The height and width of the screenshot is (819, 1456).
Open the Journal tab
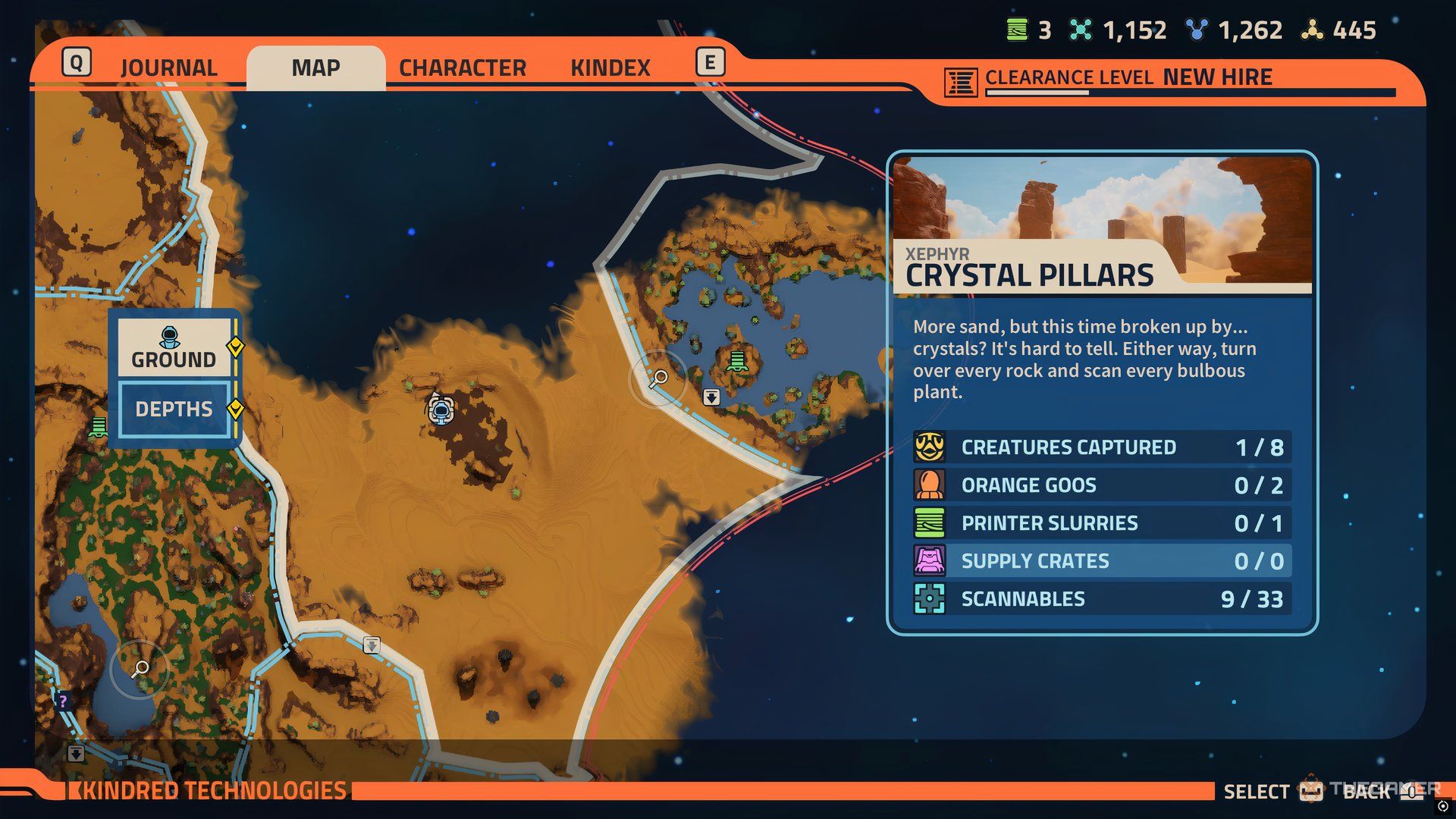[168, 68]
